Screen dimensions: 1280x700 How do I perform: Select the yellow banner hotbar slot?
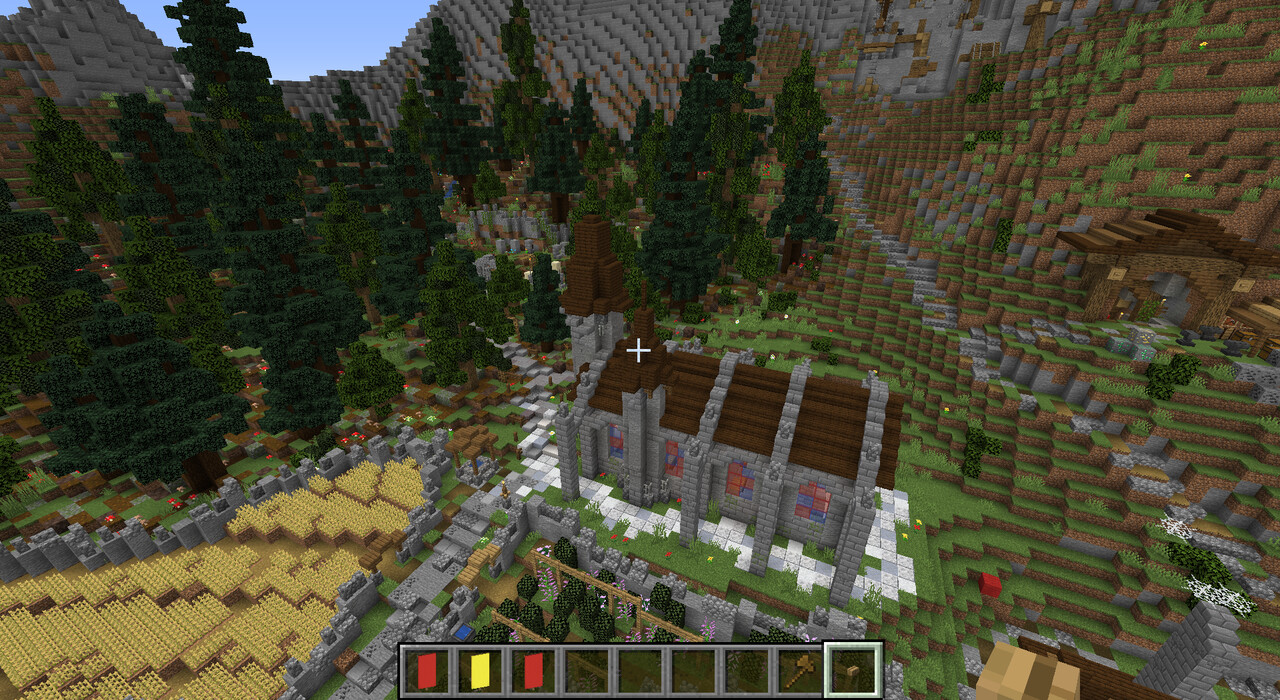click(480, 670)
